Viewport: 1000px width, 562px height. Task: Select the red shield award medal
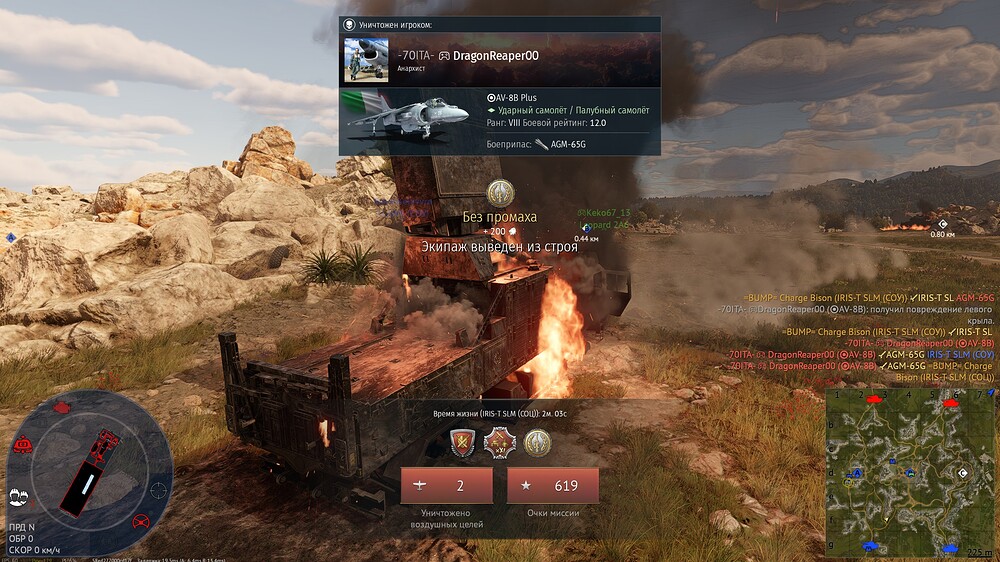[x=463, y=441]
